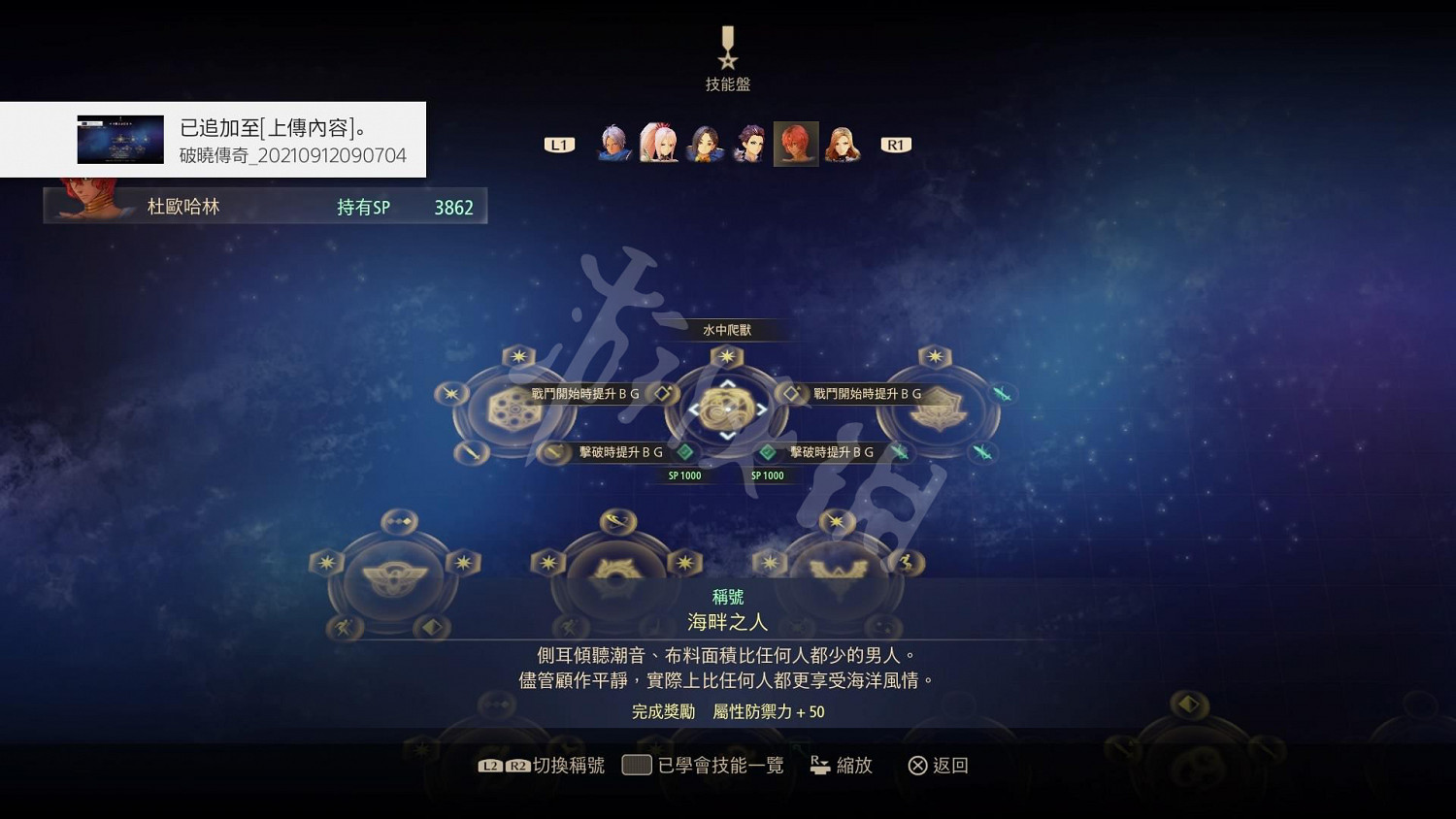The width and height of the screenshot is (1456, 819).
Task: Switch character using the R1 tab
Action: point(895,144)
